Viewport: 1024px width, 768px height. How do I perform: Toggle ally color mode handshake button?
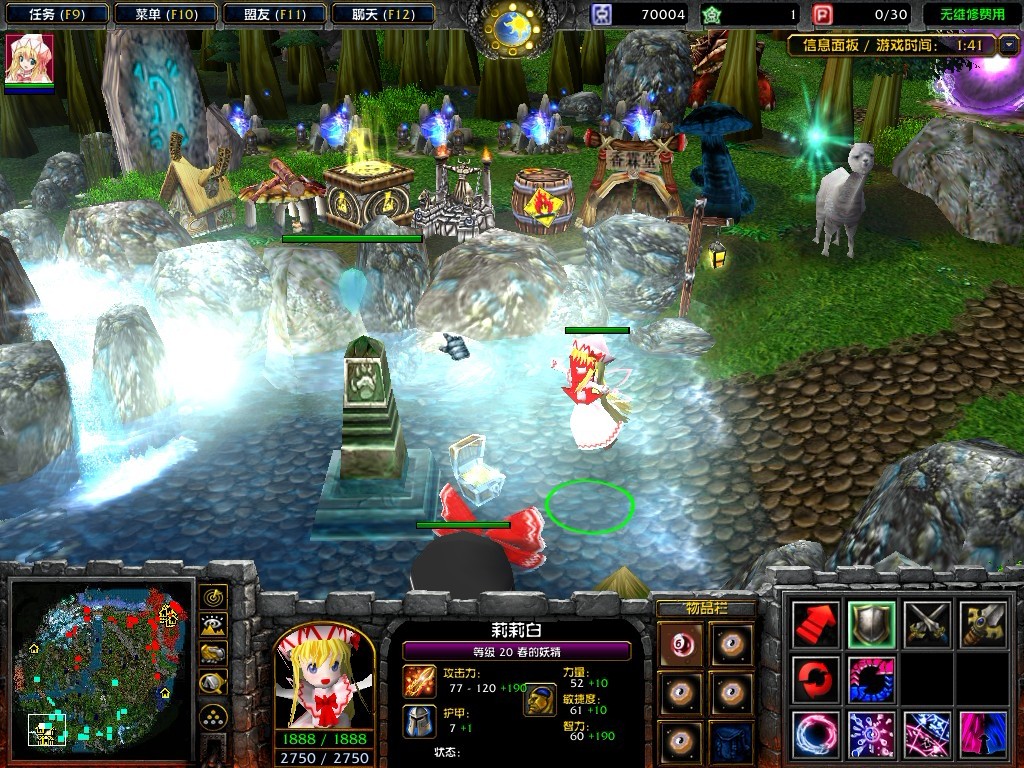pos(213,654)
